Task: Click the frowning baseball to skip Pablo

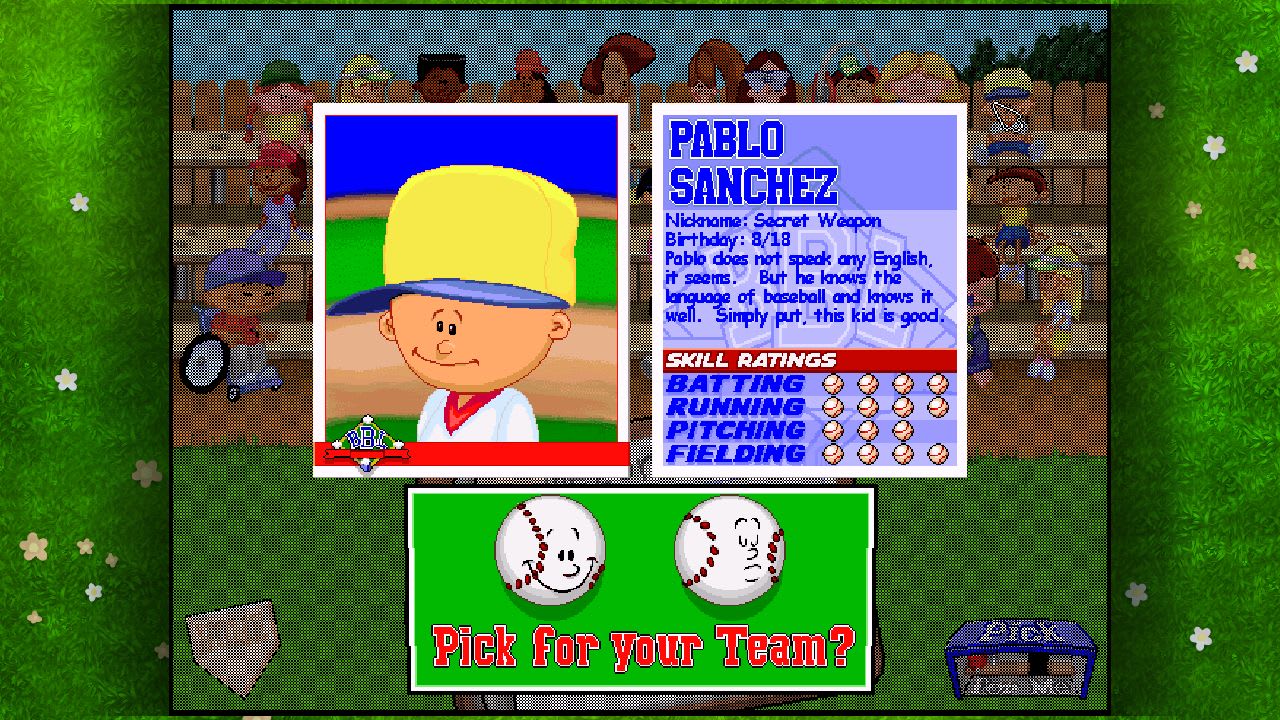Action: [x=730, y=550]
